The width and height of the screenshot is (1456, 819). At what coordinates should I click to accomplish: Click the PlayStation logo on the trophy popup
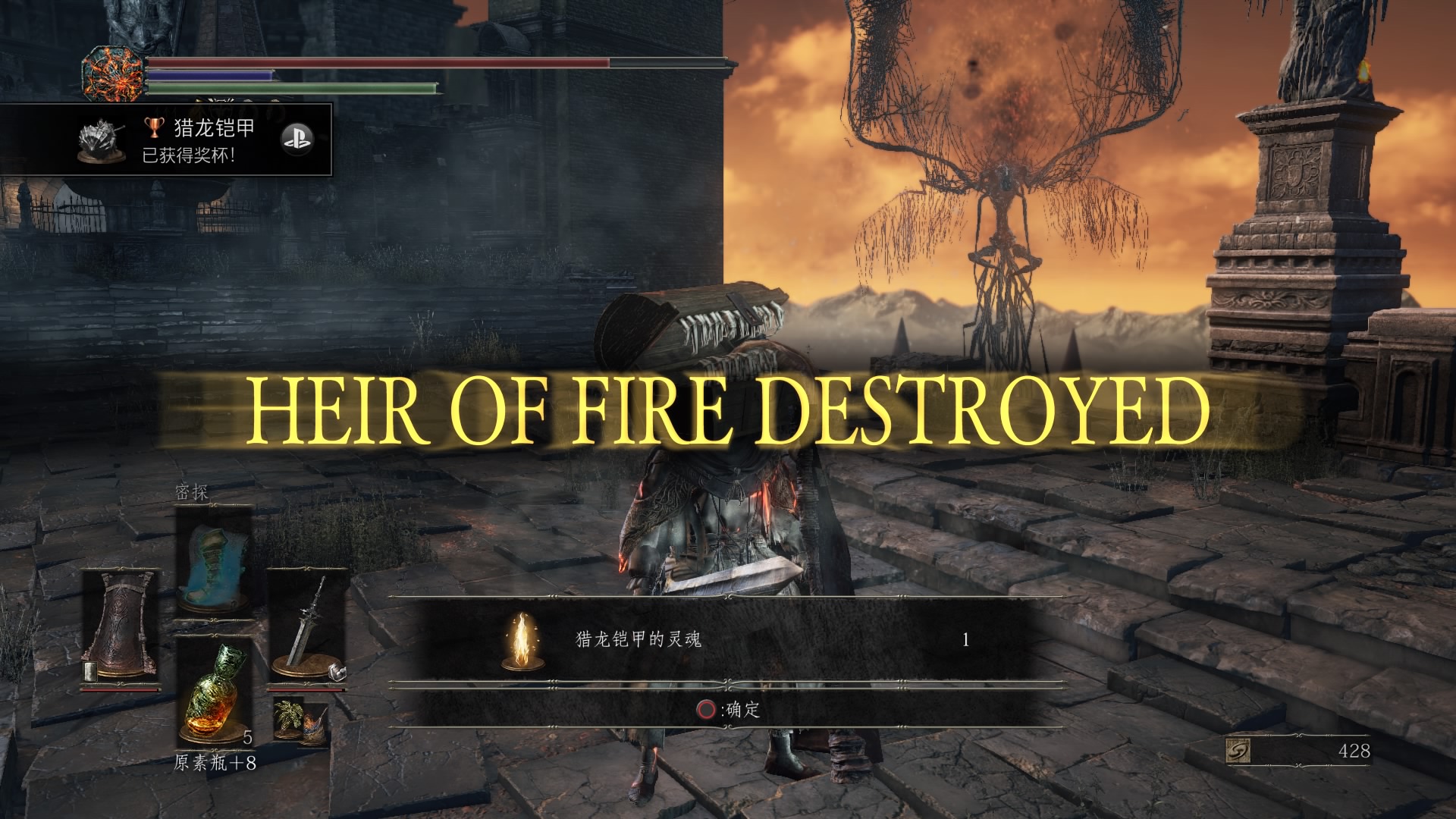coord(296,140)
